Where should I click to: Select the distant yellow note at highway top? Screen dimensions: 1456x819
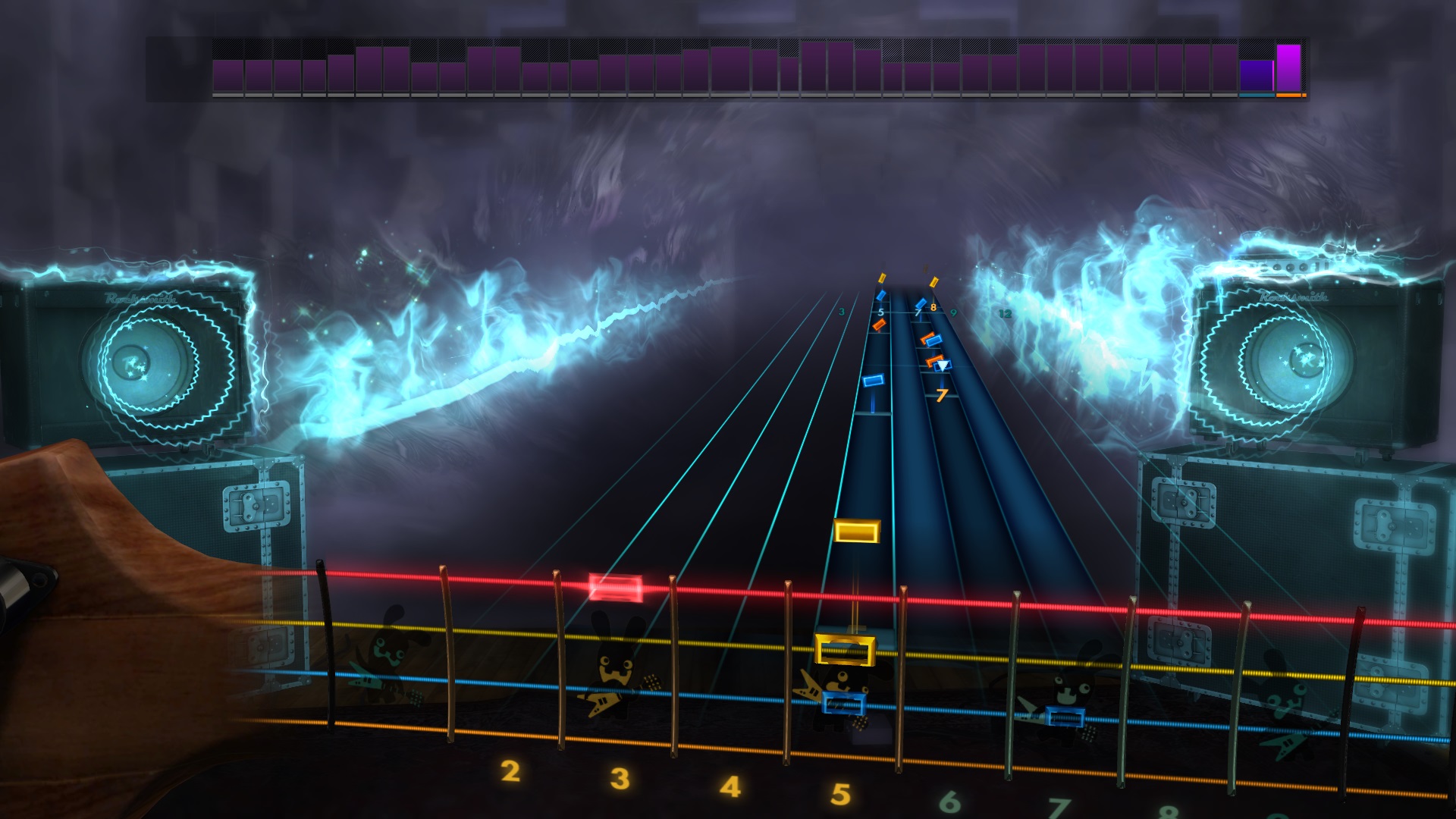click(x=882, y=279)
